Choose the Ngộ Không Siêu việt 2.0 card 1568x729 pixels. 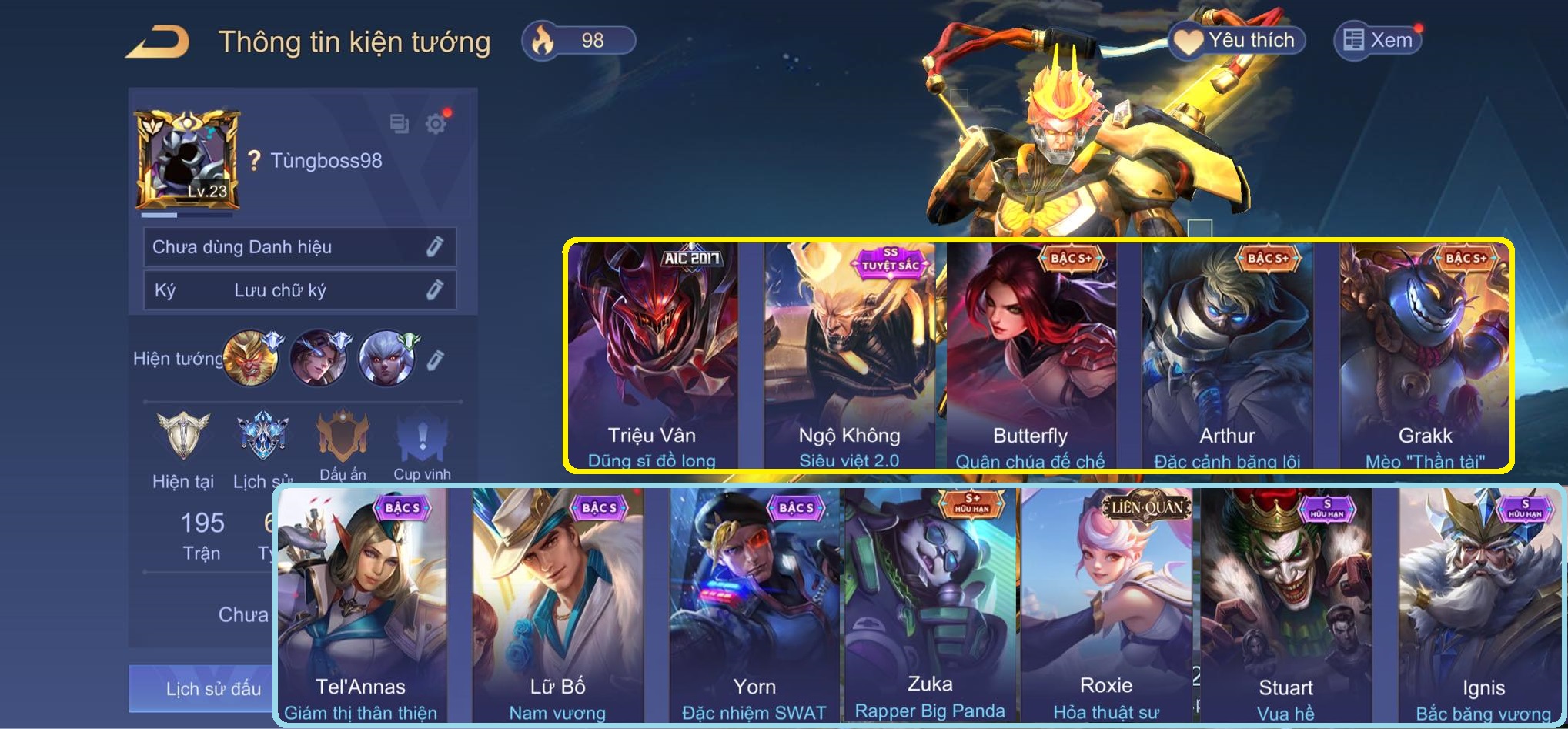849,354
